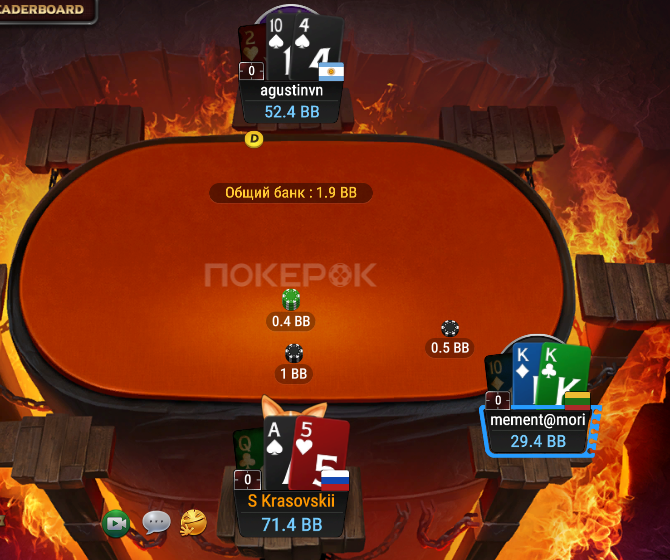Open the laughing emoji reactions
This screenshot has width=670, height=560.
[193, 521]
